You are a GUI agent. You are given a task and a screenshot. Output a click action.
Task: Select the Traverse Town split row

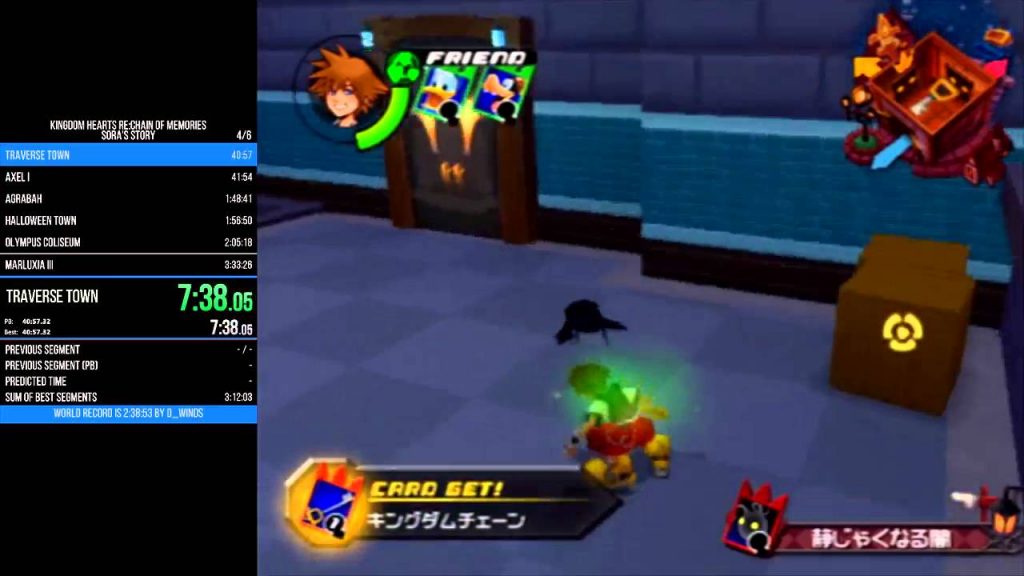click(x=128, y=155)
